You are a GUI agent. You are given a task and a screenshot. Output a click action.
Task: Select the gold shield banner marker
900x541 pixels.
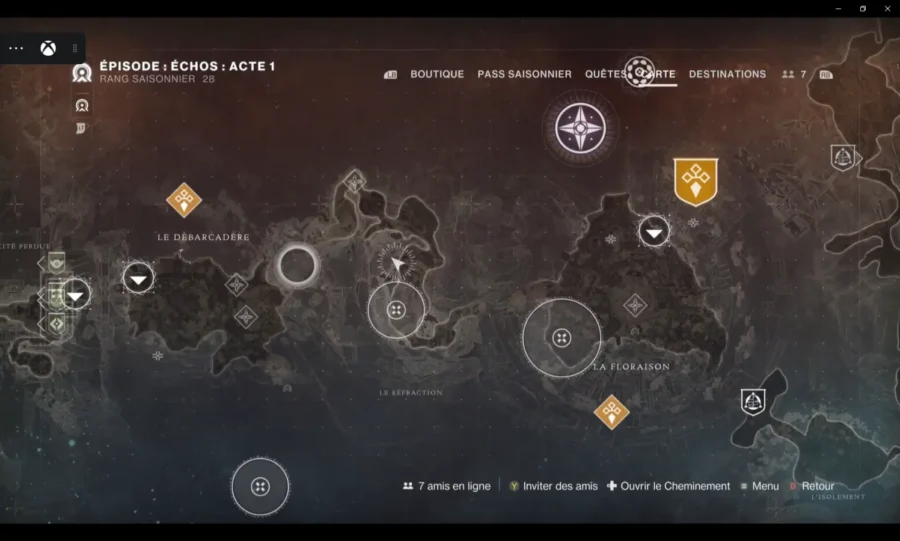[695, 181]
